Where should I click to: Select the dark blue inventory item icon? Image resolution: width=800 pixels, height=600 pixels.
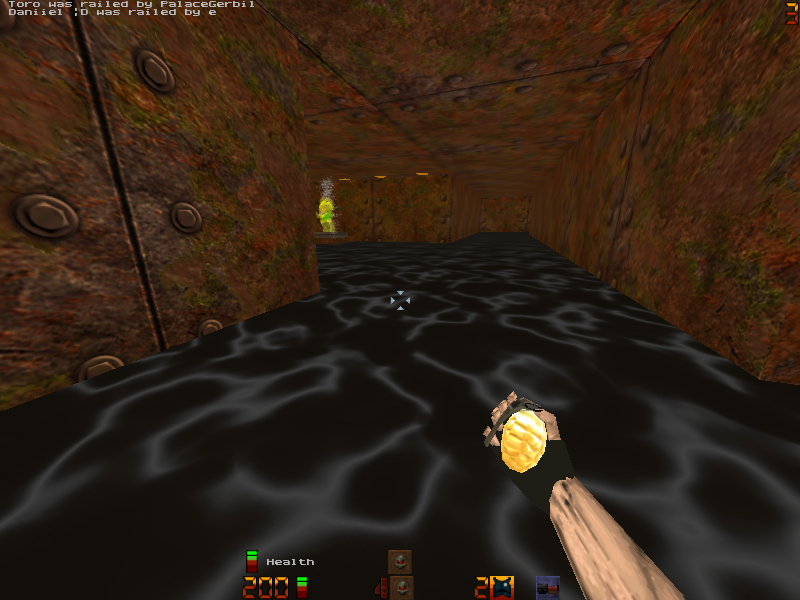click(547, 587)
